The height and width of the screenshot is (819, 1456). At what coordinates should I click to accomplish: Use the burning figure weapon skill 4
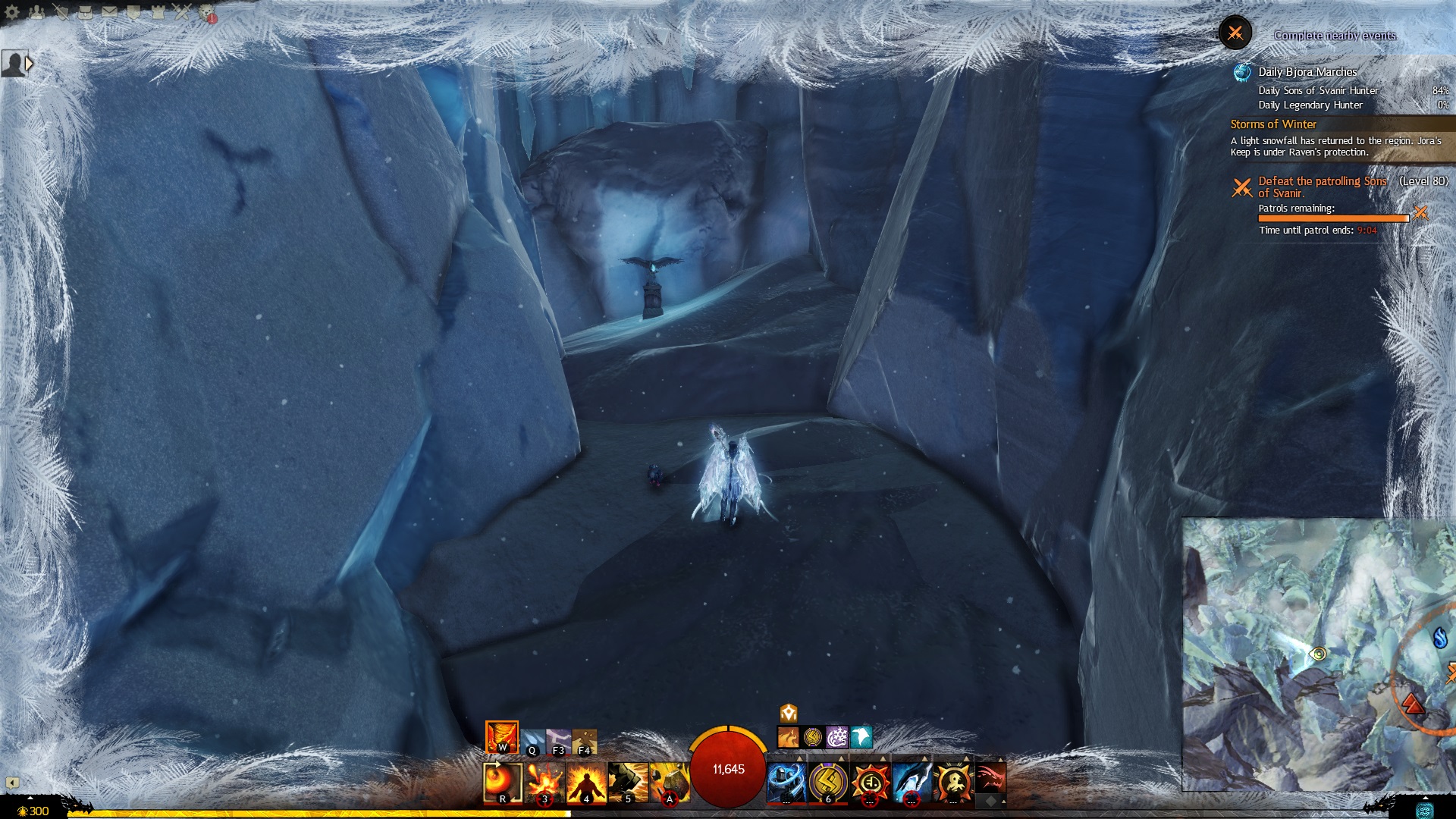pyautogui.click(x=586, y=782)
